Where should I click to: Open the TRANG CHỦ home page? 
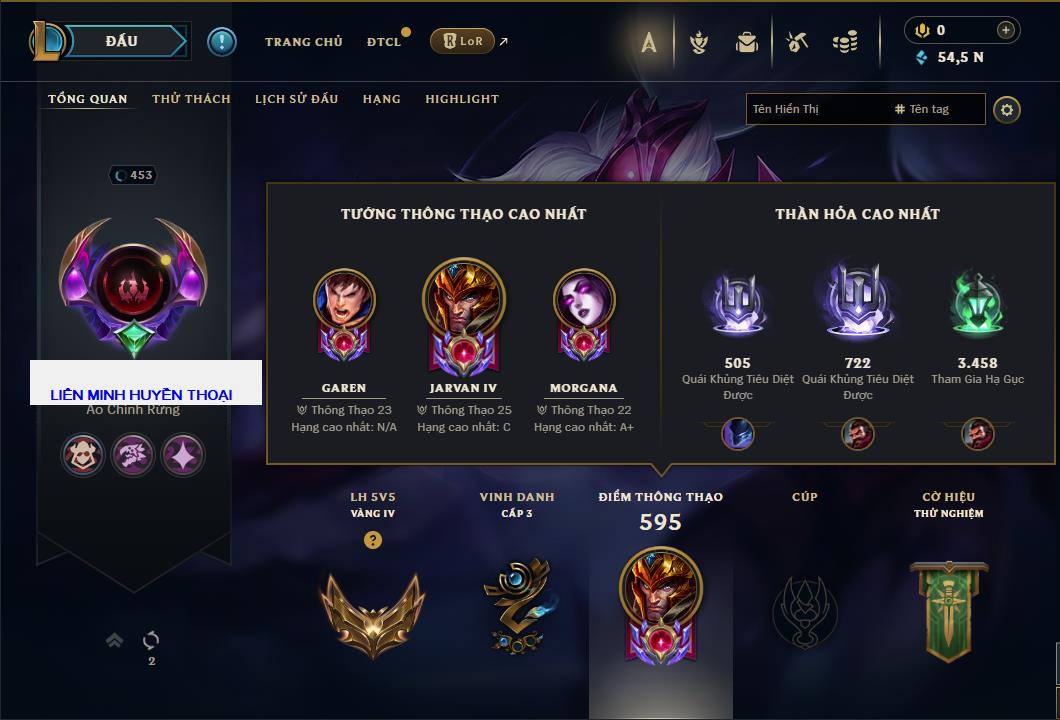coord(303,42)
